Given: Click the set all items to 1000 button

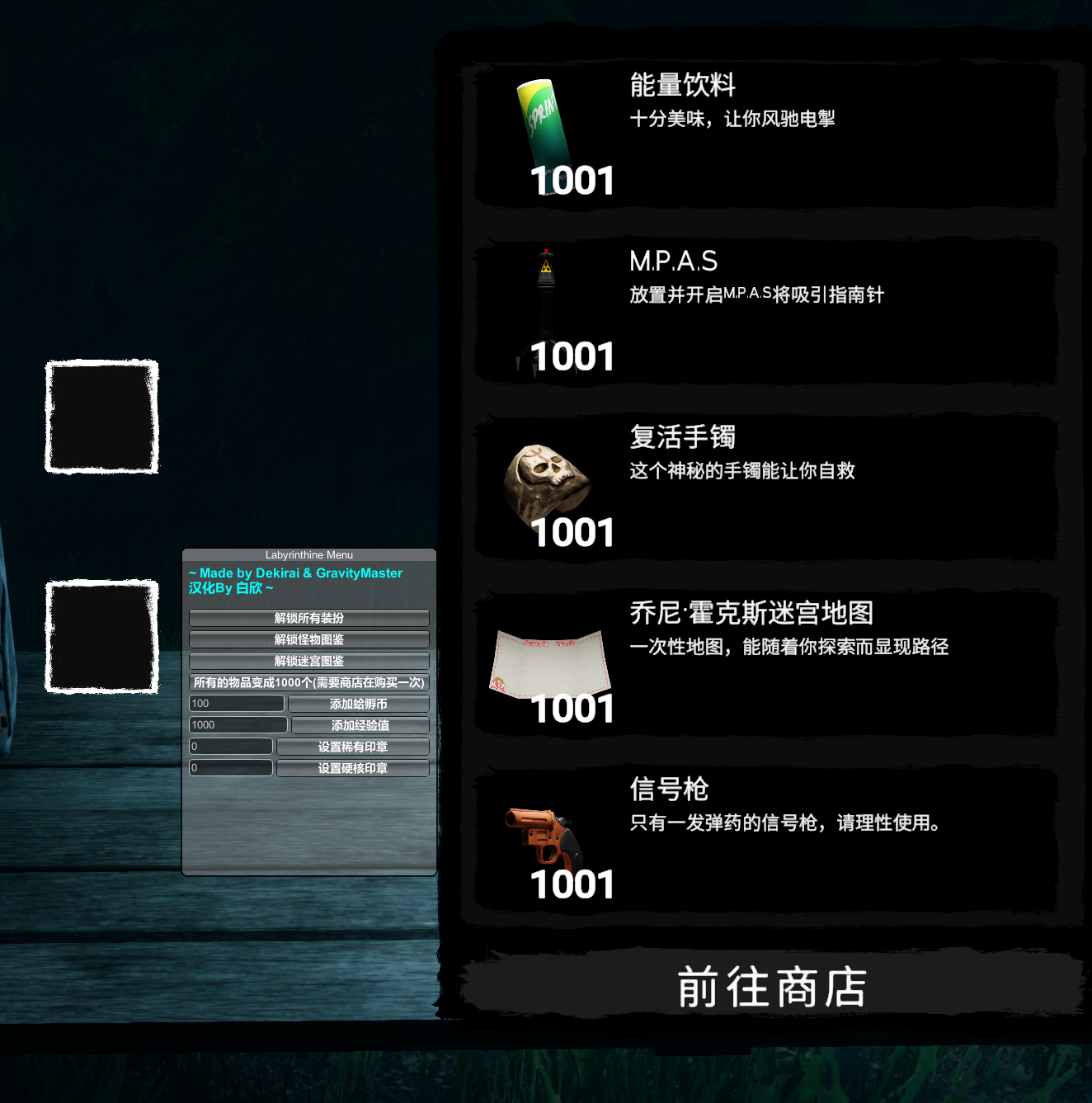Looking at the screenshot, I should point(308,682).
